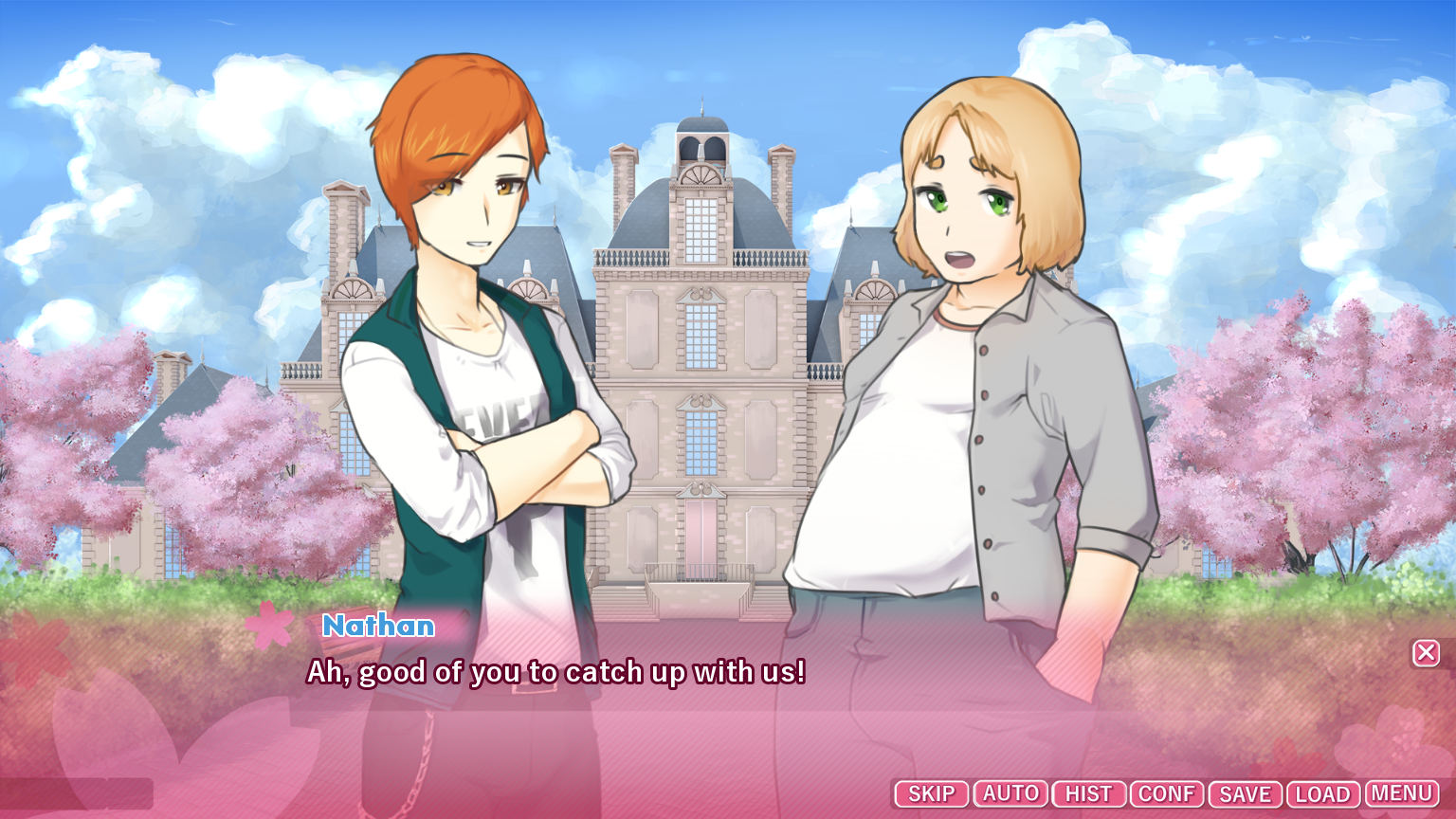Return to the title screen via MENU
This screenshot has height=819, width=1456.
pyautogui.click(x=1402, y=793)
